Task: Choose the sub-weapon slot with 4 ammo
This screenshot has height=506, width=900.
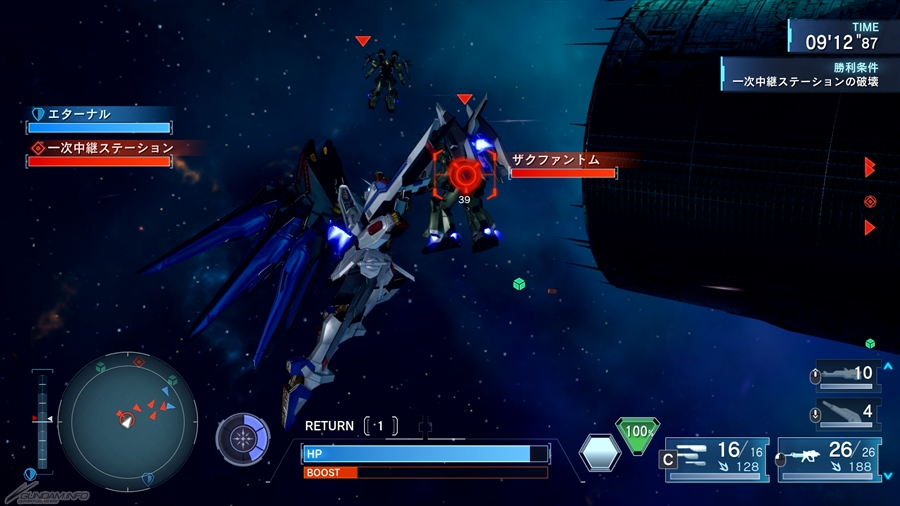Action: pos(845,411)
